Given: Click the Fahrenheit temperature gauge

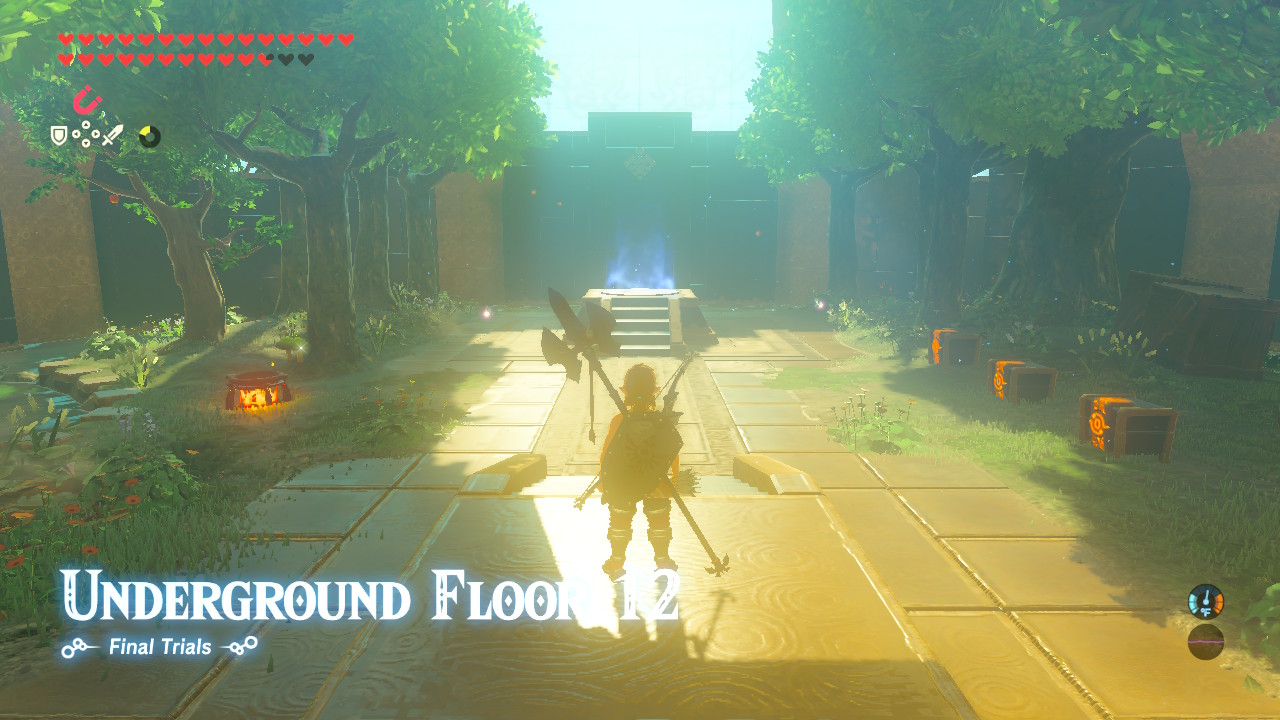Looking at the screenshot, I should pyautogui.click(x=1206, y=602).
